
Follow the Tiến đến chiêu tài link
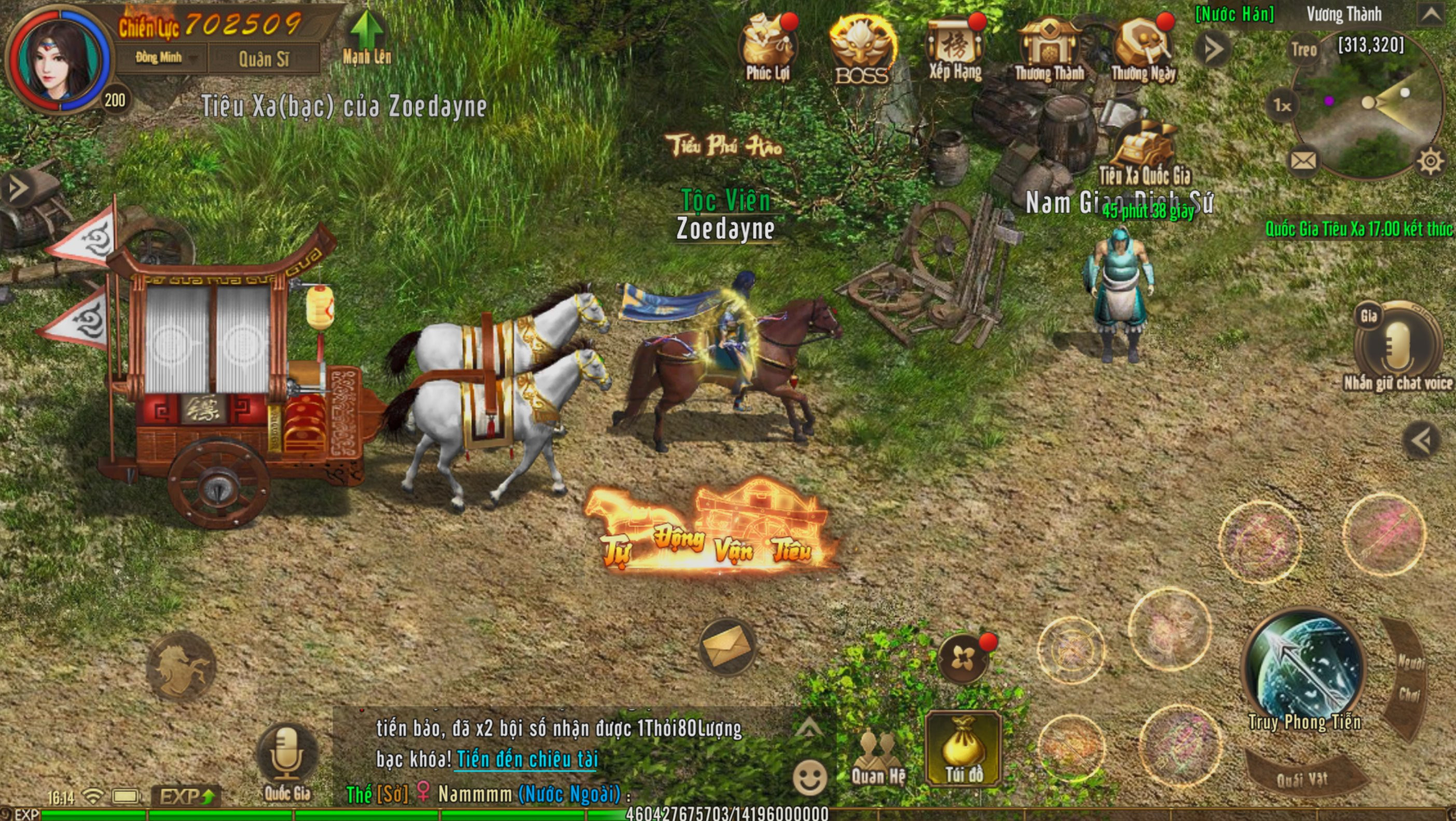click(x=527, y=759)
